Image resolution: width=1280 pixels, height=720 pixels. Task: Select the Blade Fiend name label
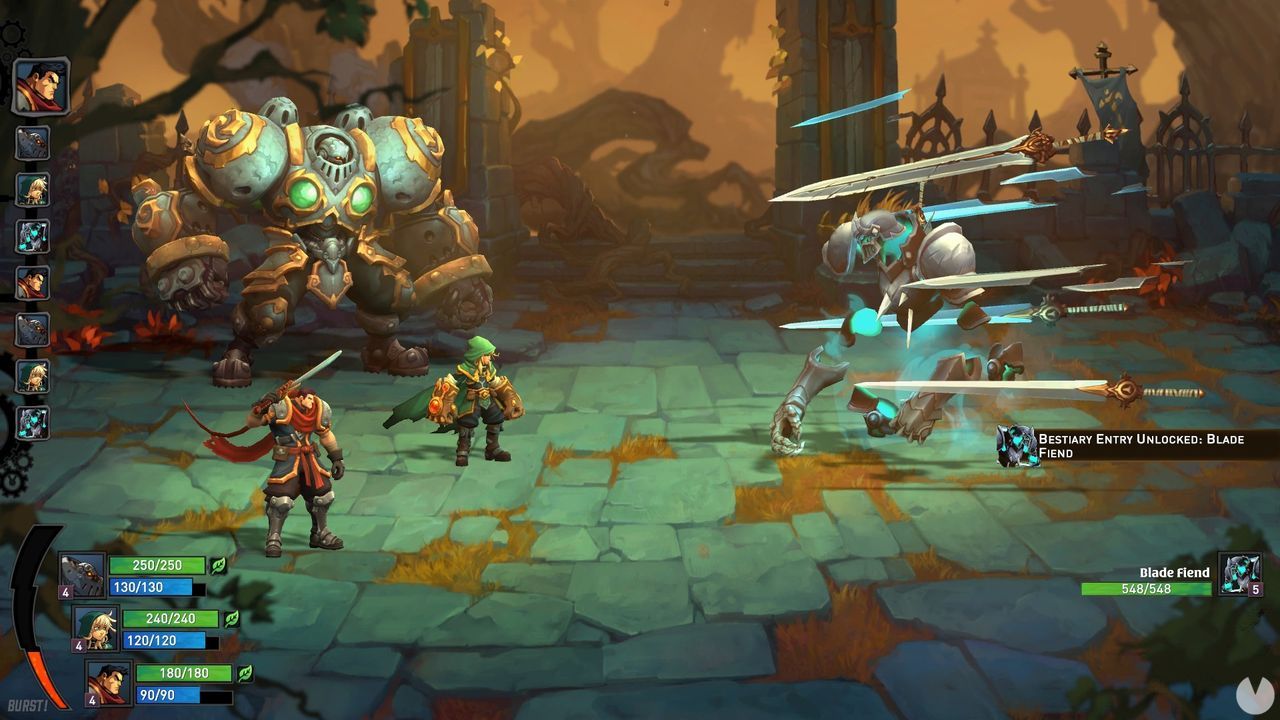pyautogui.click(x=1174, y=572)
